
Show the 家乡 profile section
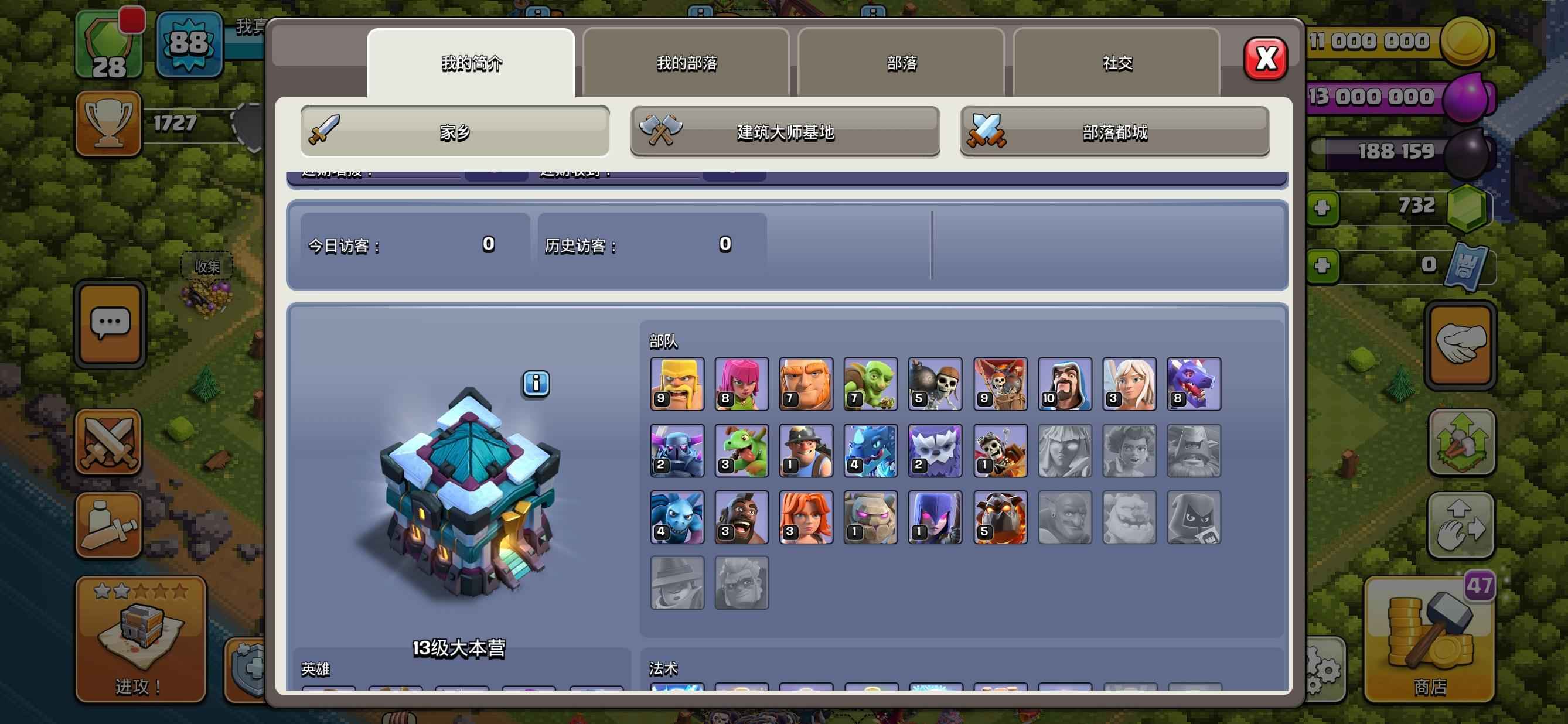point(455,131)
